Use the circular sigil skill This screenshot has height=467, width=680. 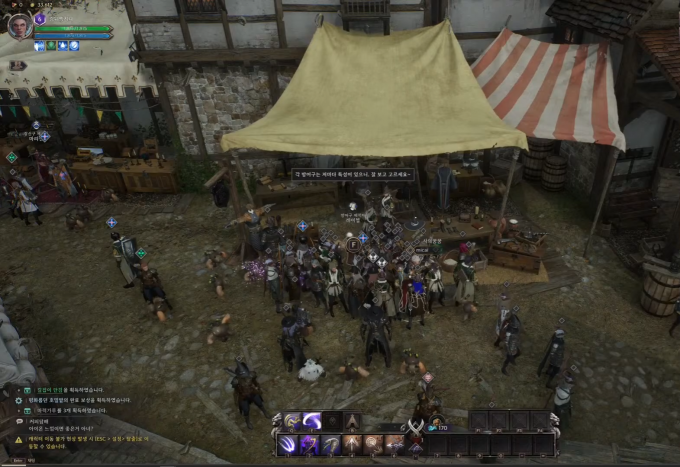(x=371, y=443)
